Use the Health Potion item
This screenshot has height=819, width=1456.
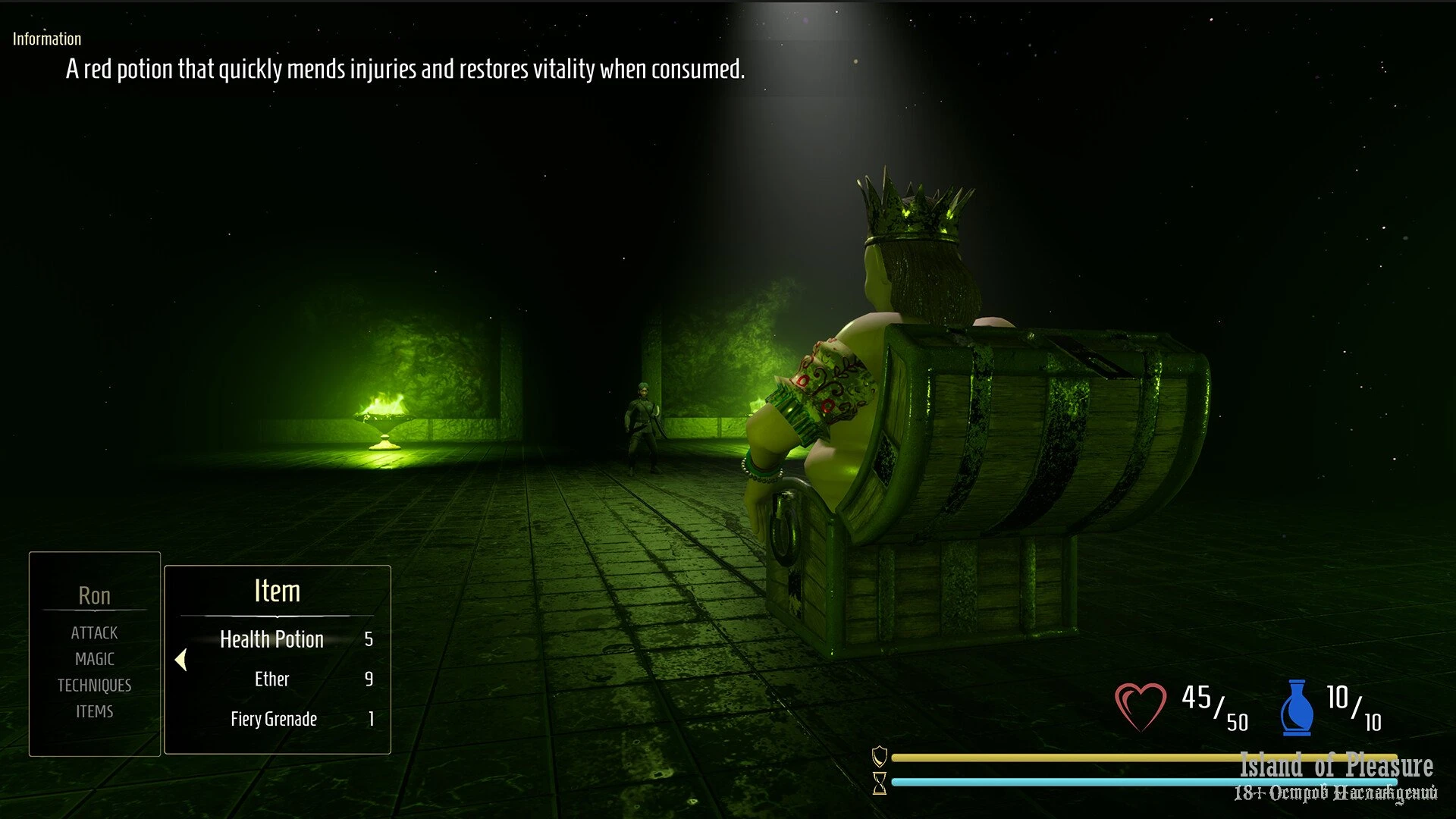coord(271,639)
